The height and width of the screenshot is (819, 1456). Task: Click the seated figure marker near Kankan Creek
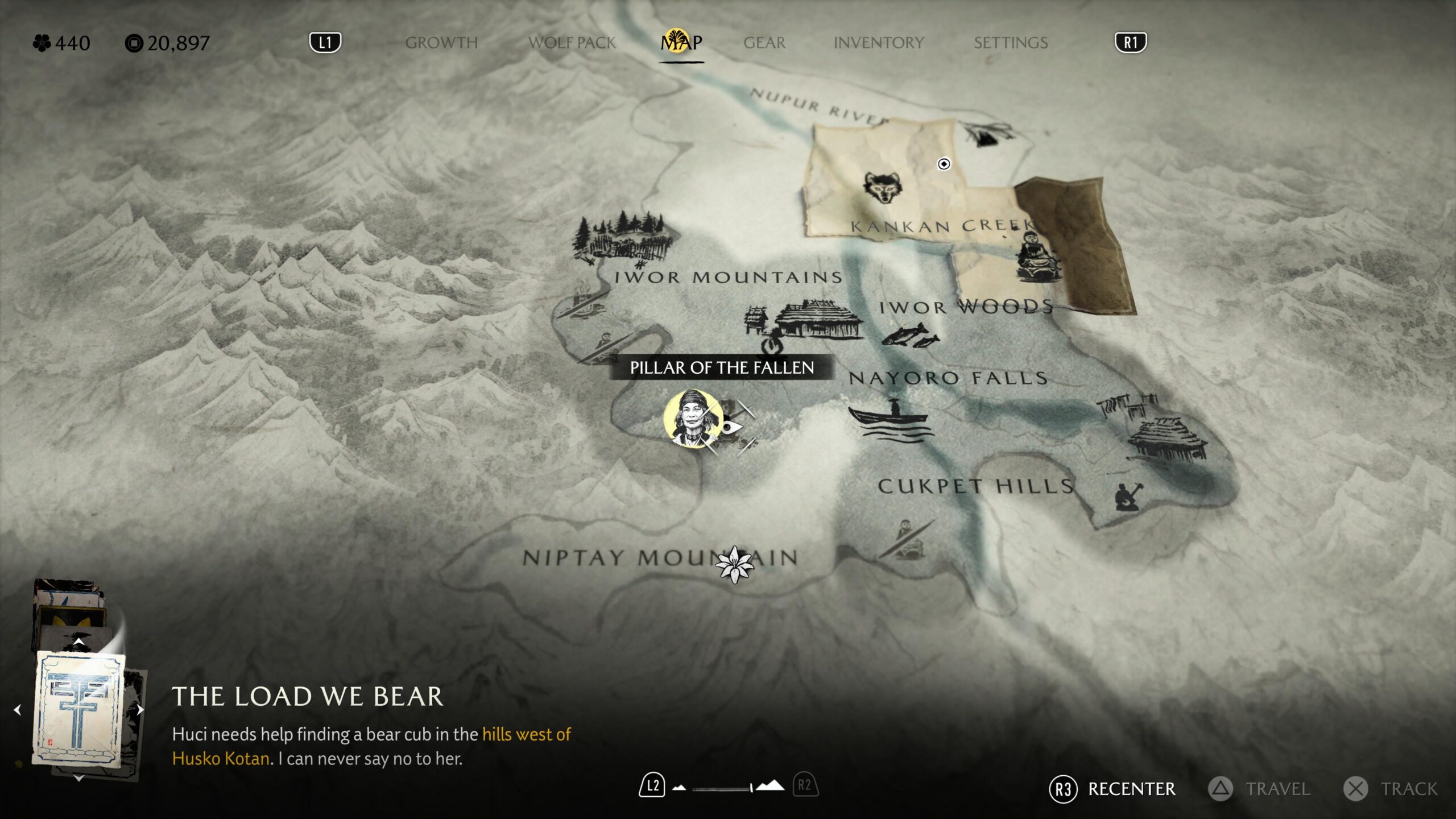click(1037, 257)
